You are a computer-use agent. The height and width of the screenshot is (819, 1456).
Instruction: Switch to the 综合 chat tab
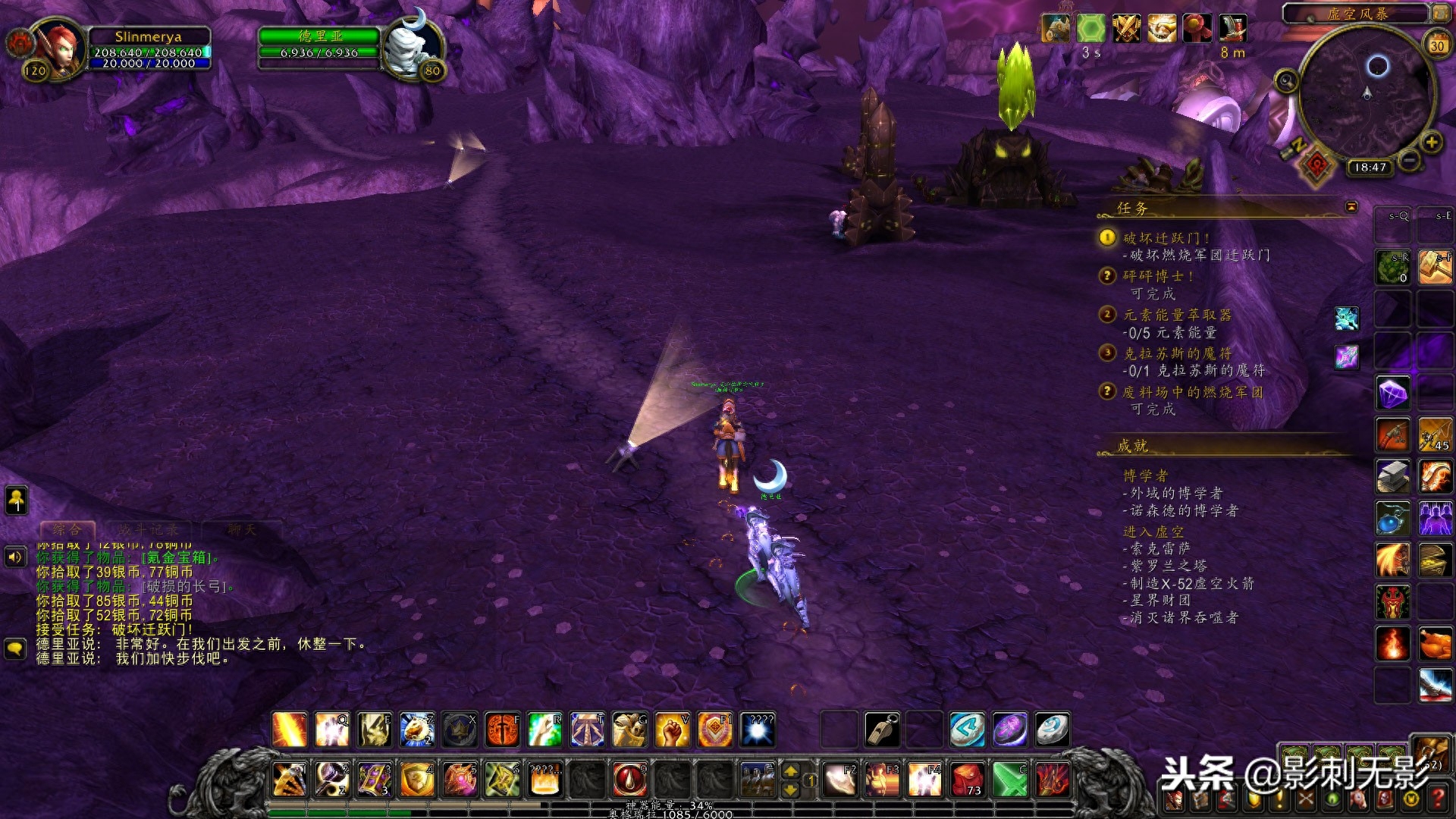(67, 529)
